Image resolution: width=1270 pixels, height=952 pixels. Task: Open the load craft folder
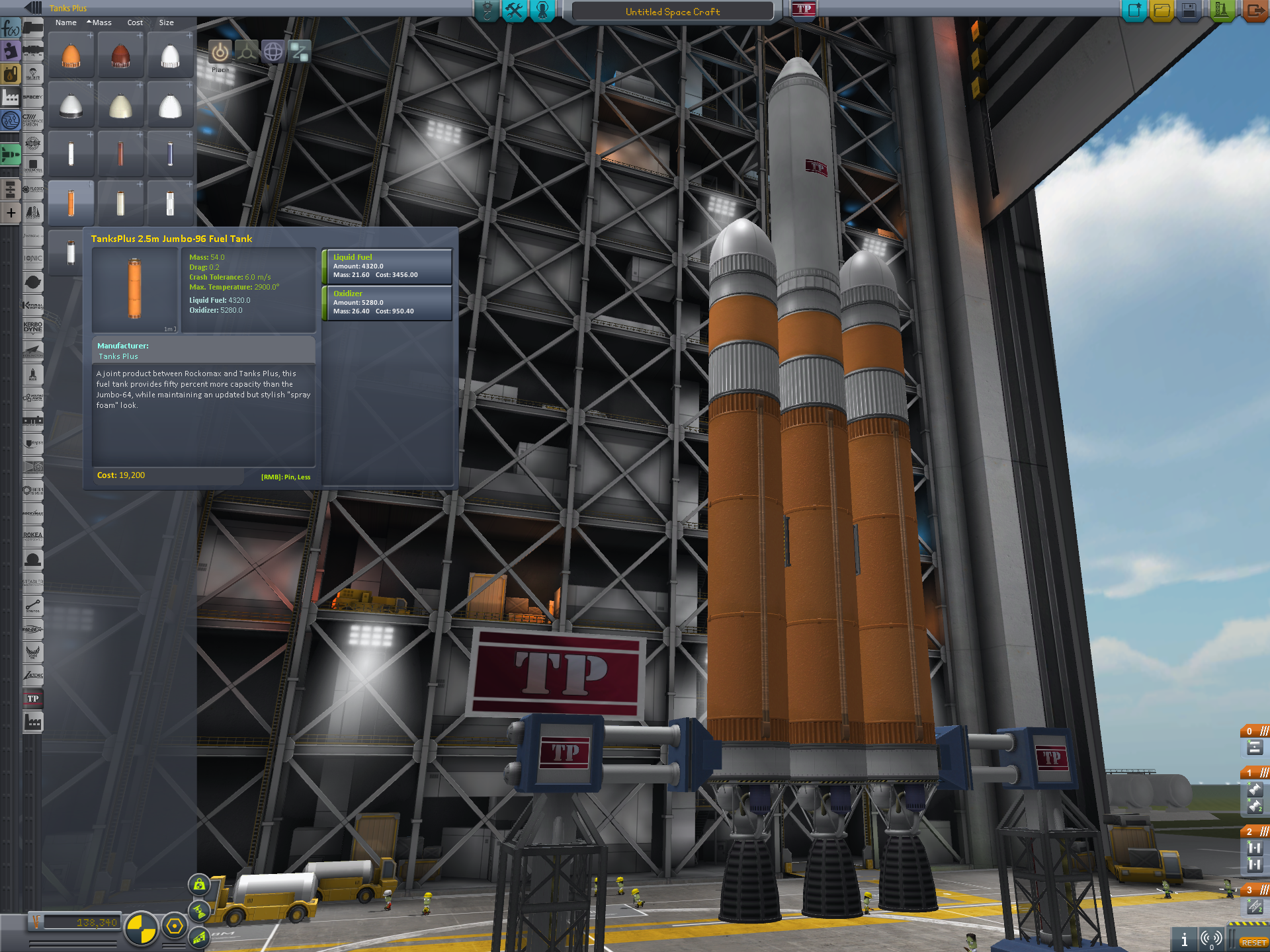click(1162, 11)
